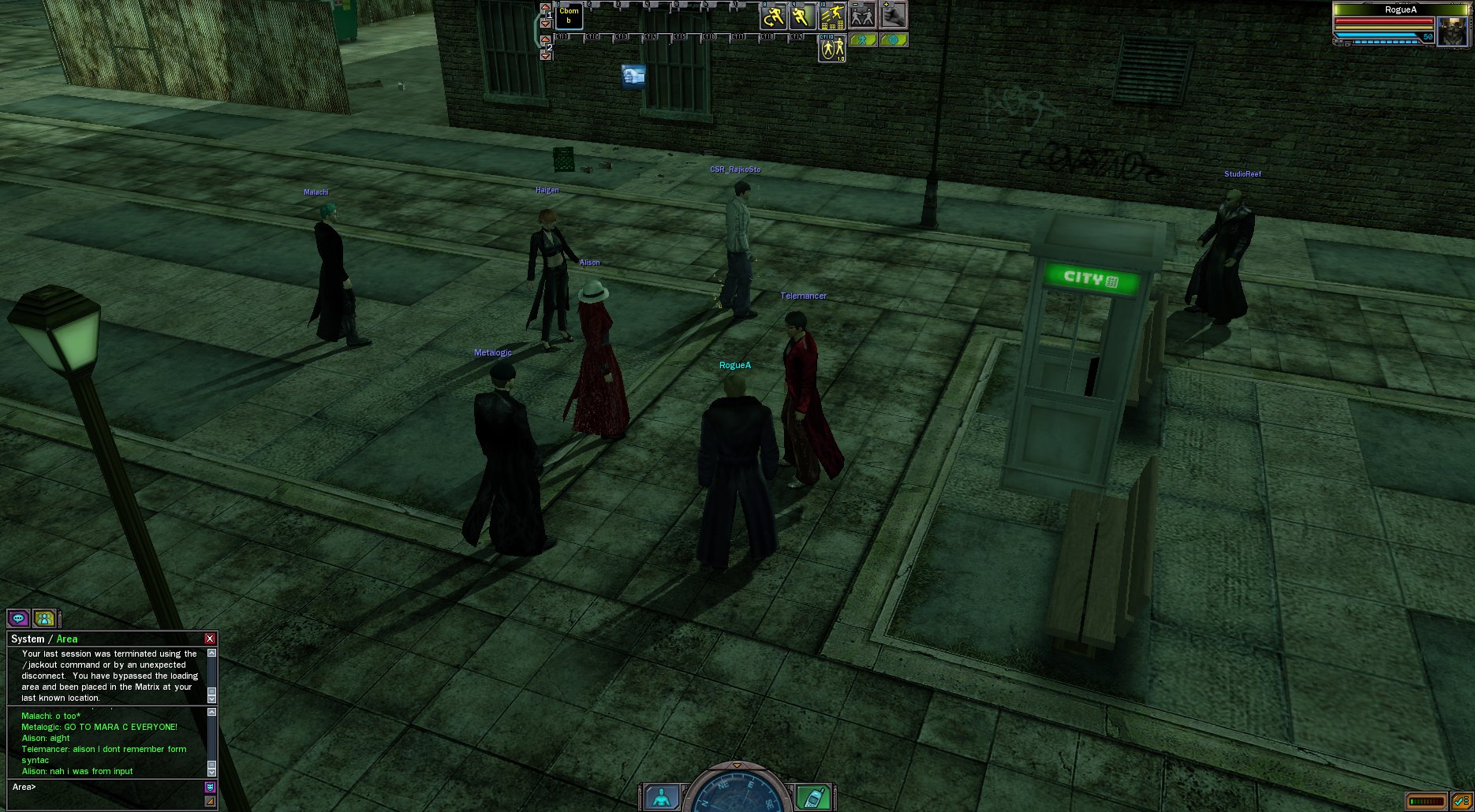Click the second hotbar row's down arrow
Screen dimensions: 1475x812
545,56
